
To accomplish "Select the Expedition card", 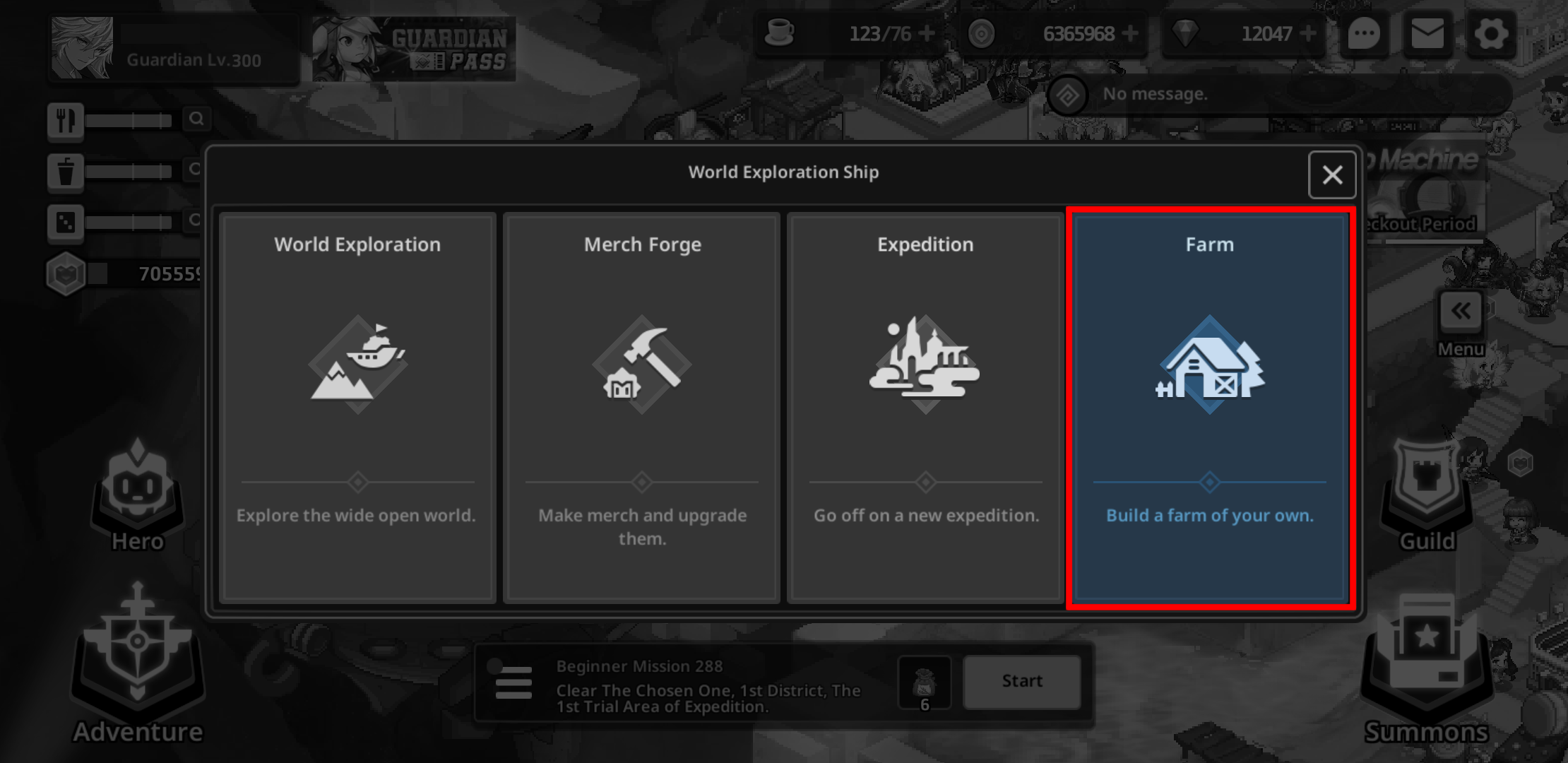I will (x=925, y=408).
